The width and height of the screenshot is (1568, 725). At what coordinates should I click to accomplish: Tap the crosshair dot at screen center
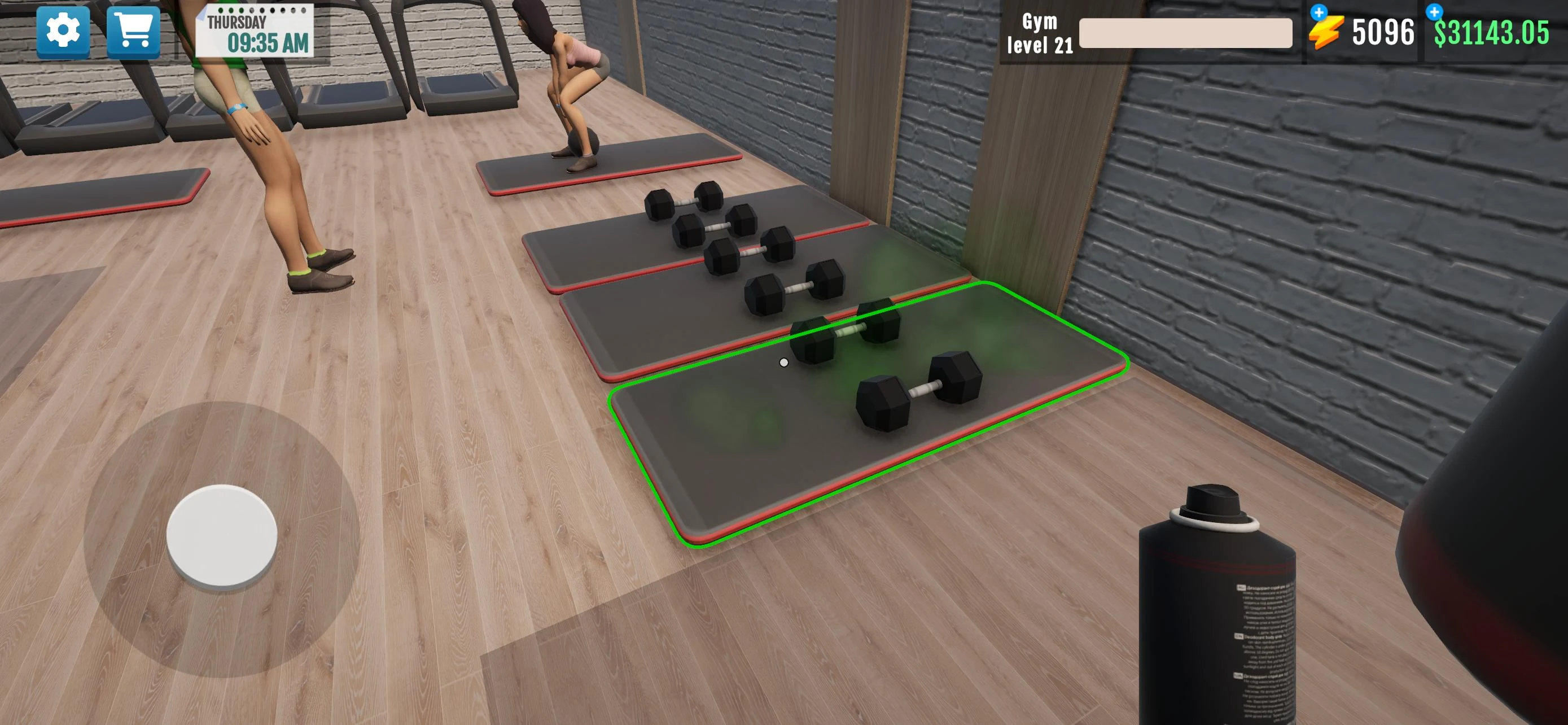pyautogui.click(x=784, y=362)
